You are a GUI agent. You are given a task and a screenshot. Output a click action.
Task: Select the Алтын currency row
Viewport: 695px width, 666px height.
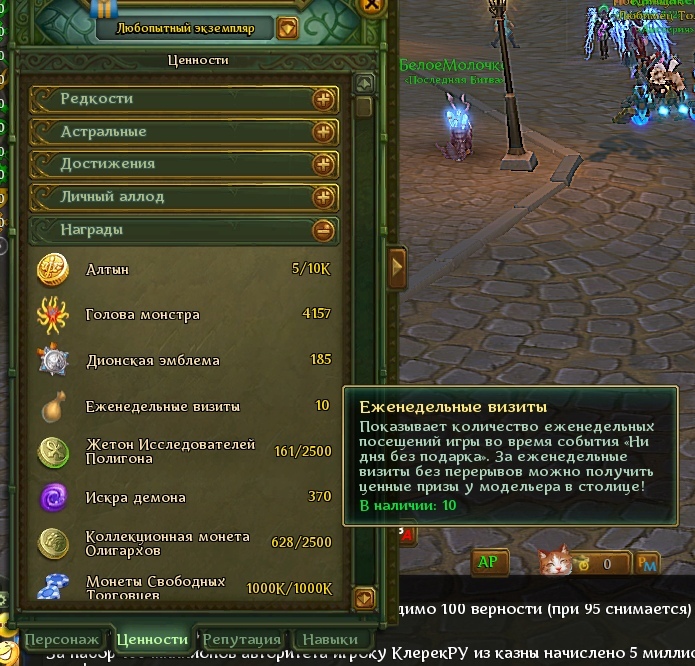point(185,270)
